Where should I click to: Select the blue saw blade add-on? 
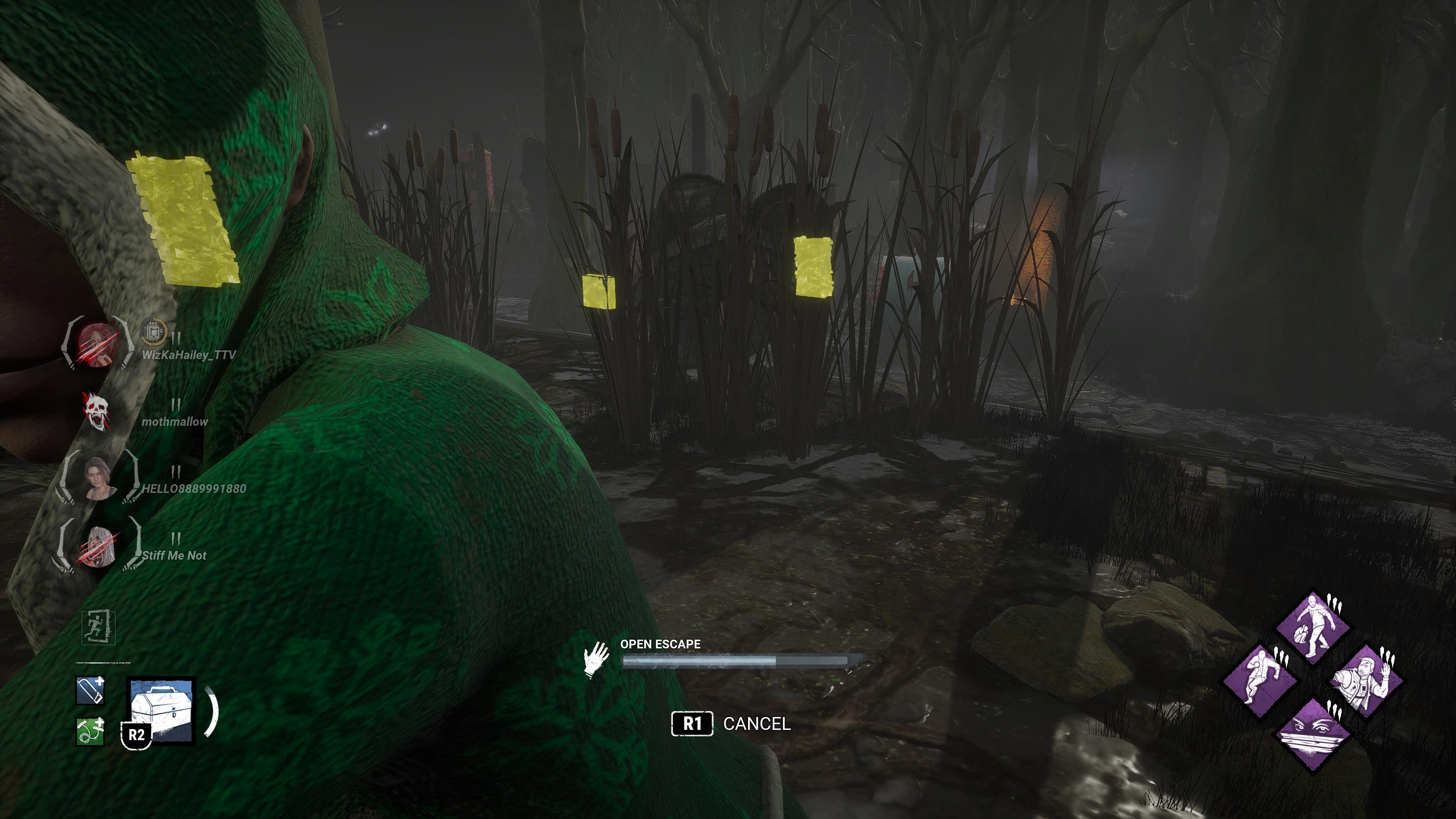90,690
